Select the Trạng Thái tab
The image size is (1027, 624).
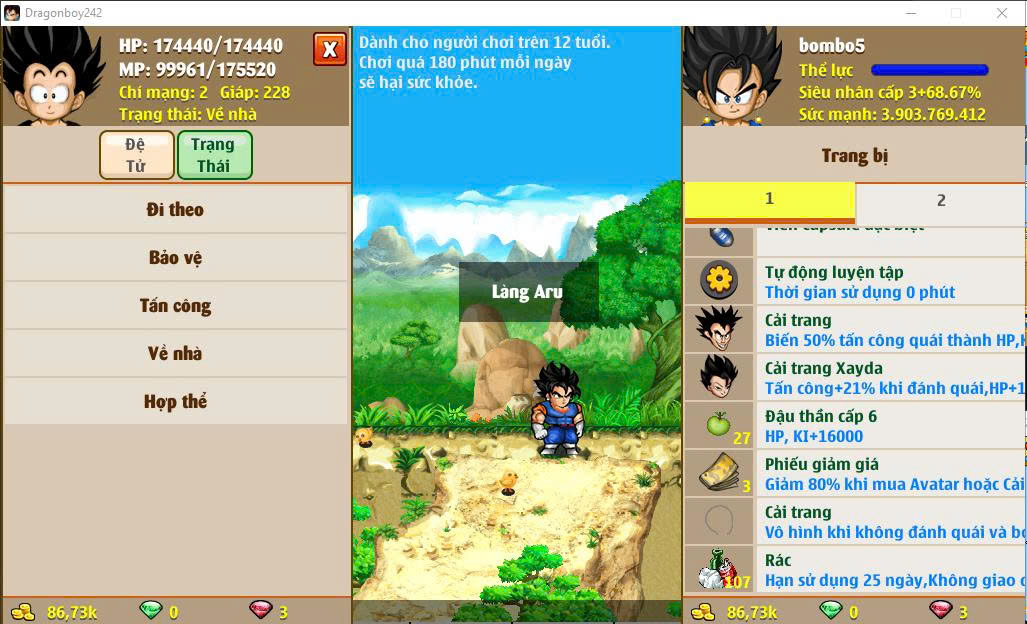[214, 155]
